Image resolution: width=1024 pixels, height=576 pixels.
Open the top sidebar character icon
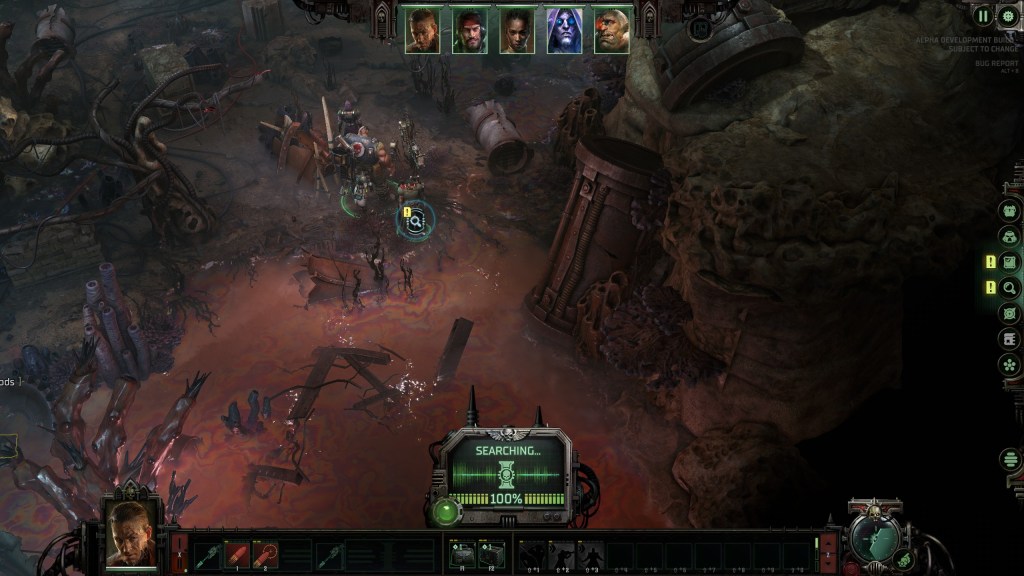point(1010,211)
